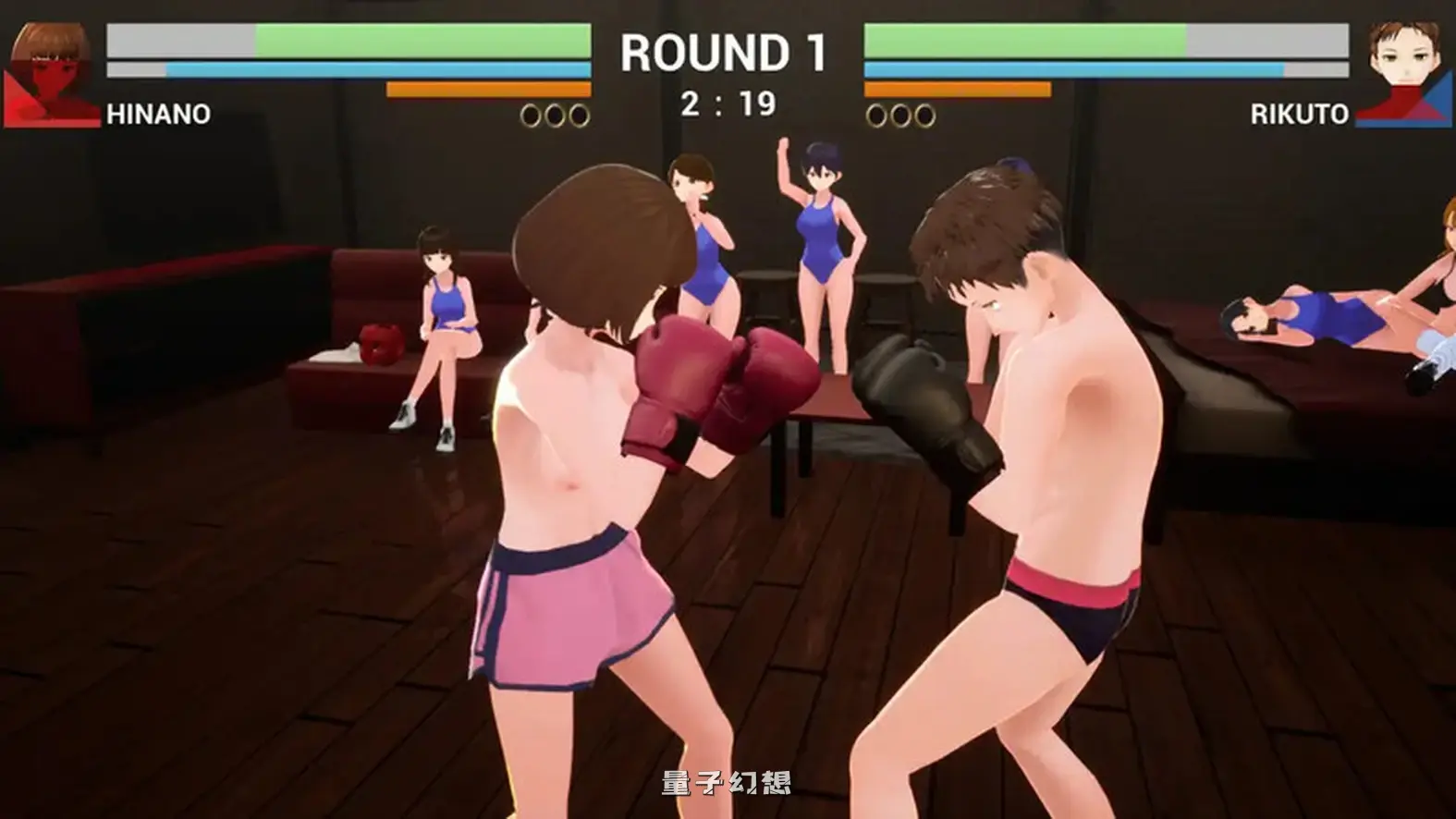Click the first round-win circle on Rikuto's side
The image size is (1456, 819).
875,115
